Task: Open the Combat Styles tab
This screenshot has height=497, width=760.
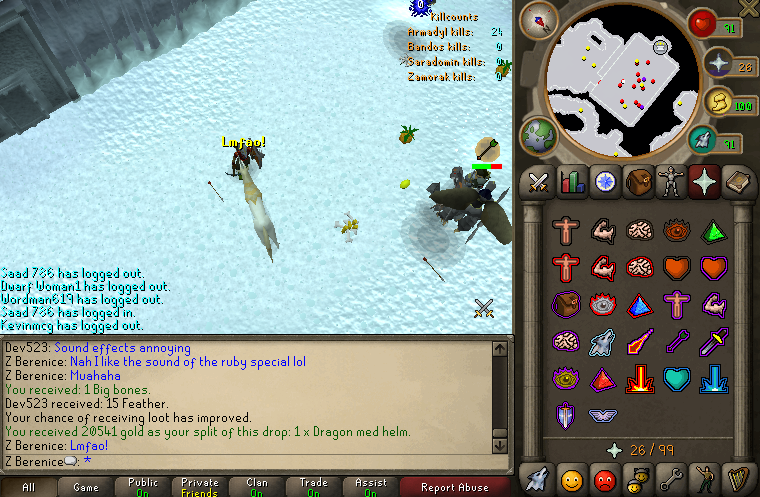Action: click(x=539, y=182)
